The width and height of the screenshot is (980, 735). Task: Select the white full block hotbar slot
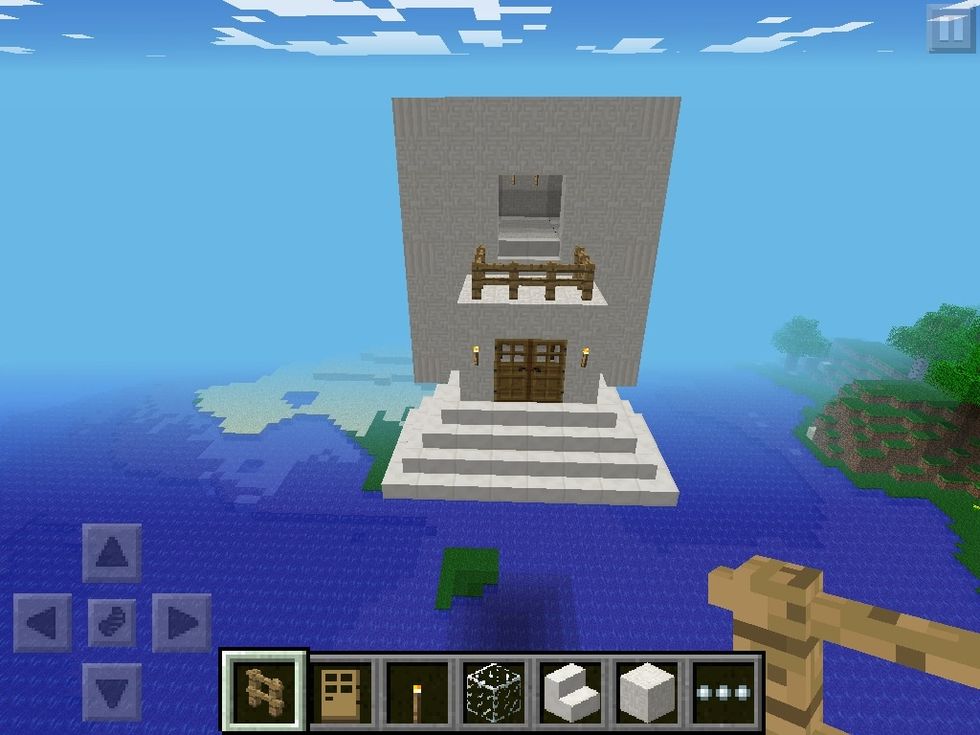tap(648, 690)
